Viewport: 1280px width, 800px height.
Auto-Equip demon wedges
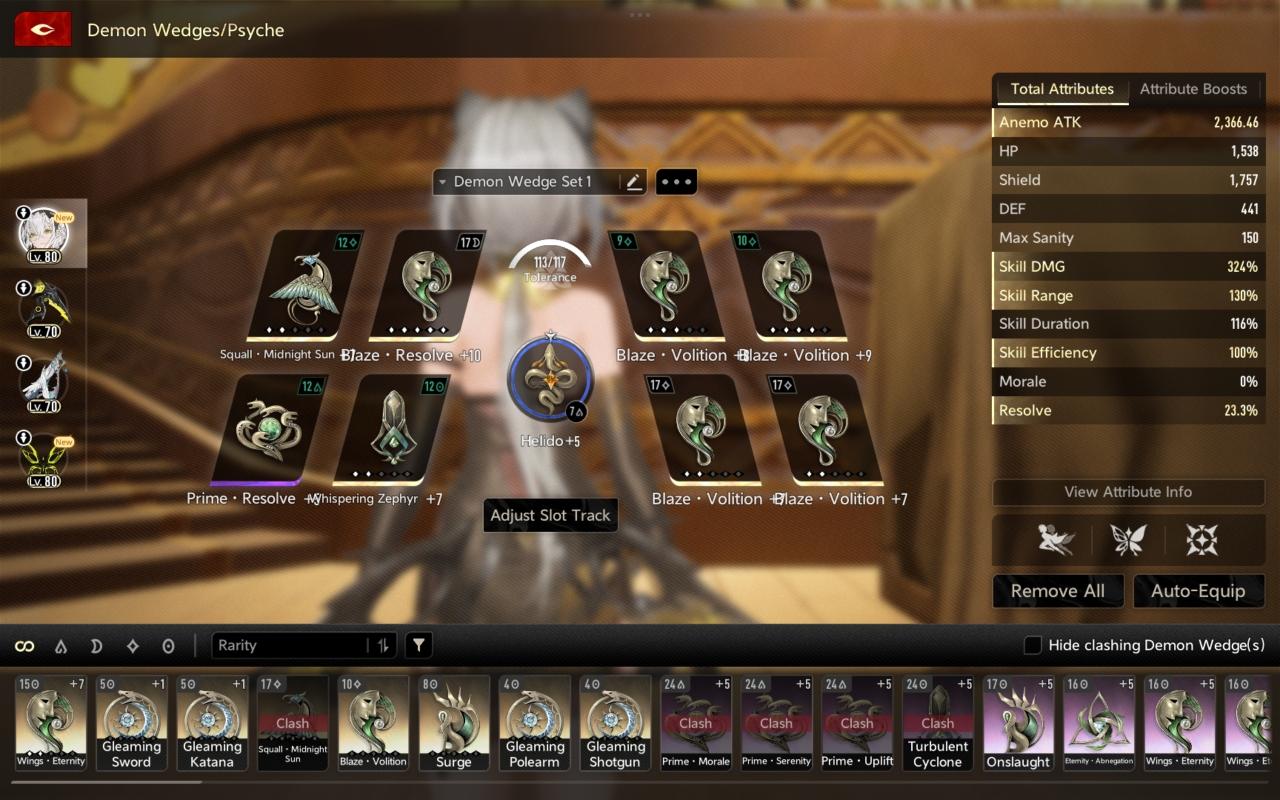pyautogui.click(x=1197, y=591)
